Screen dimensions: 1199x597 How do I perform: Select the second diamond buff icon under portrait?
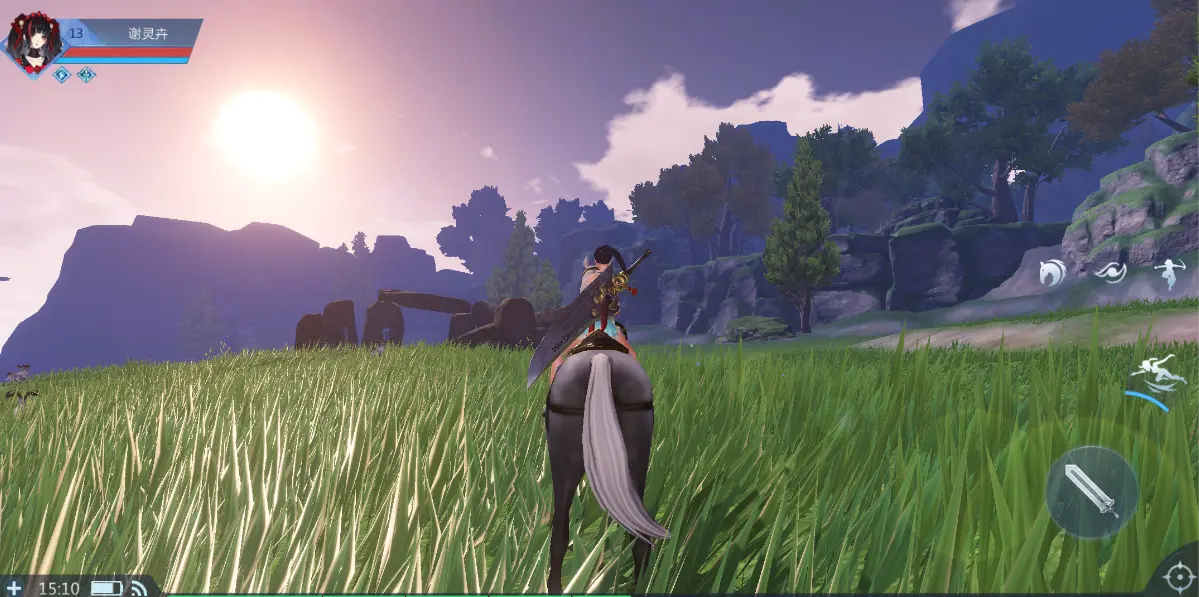tap(87, 75)
